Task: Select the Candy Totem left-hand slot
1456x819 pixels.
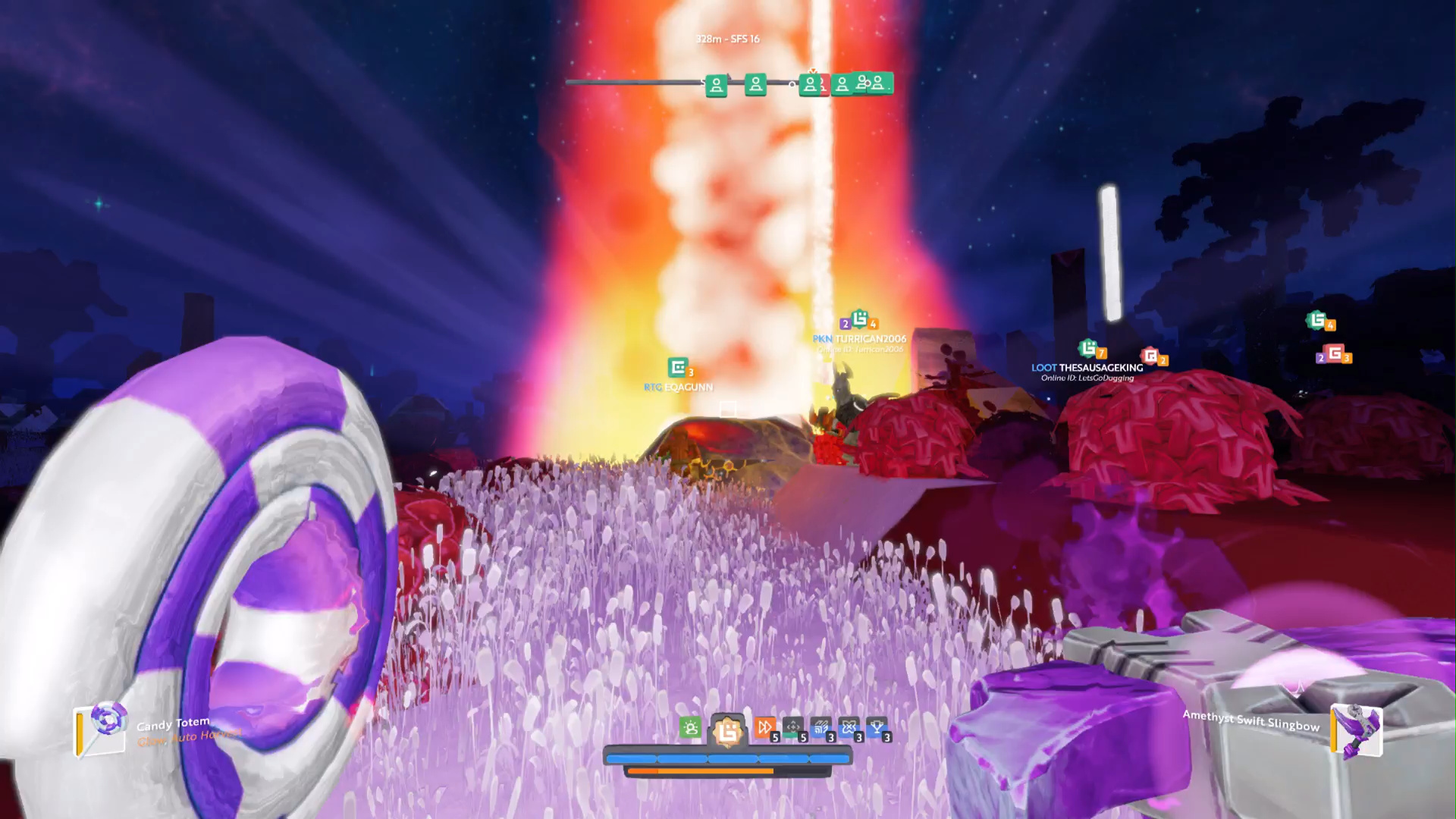Action: (102, 730)
